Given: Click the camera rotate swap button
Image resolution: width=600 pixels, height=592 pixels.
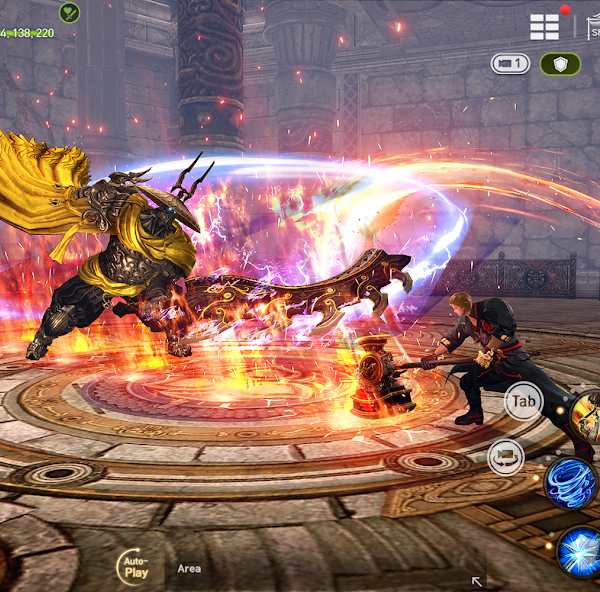Looking at the screenshot, I should click(506, 458).
